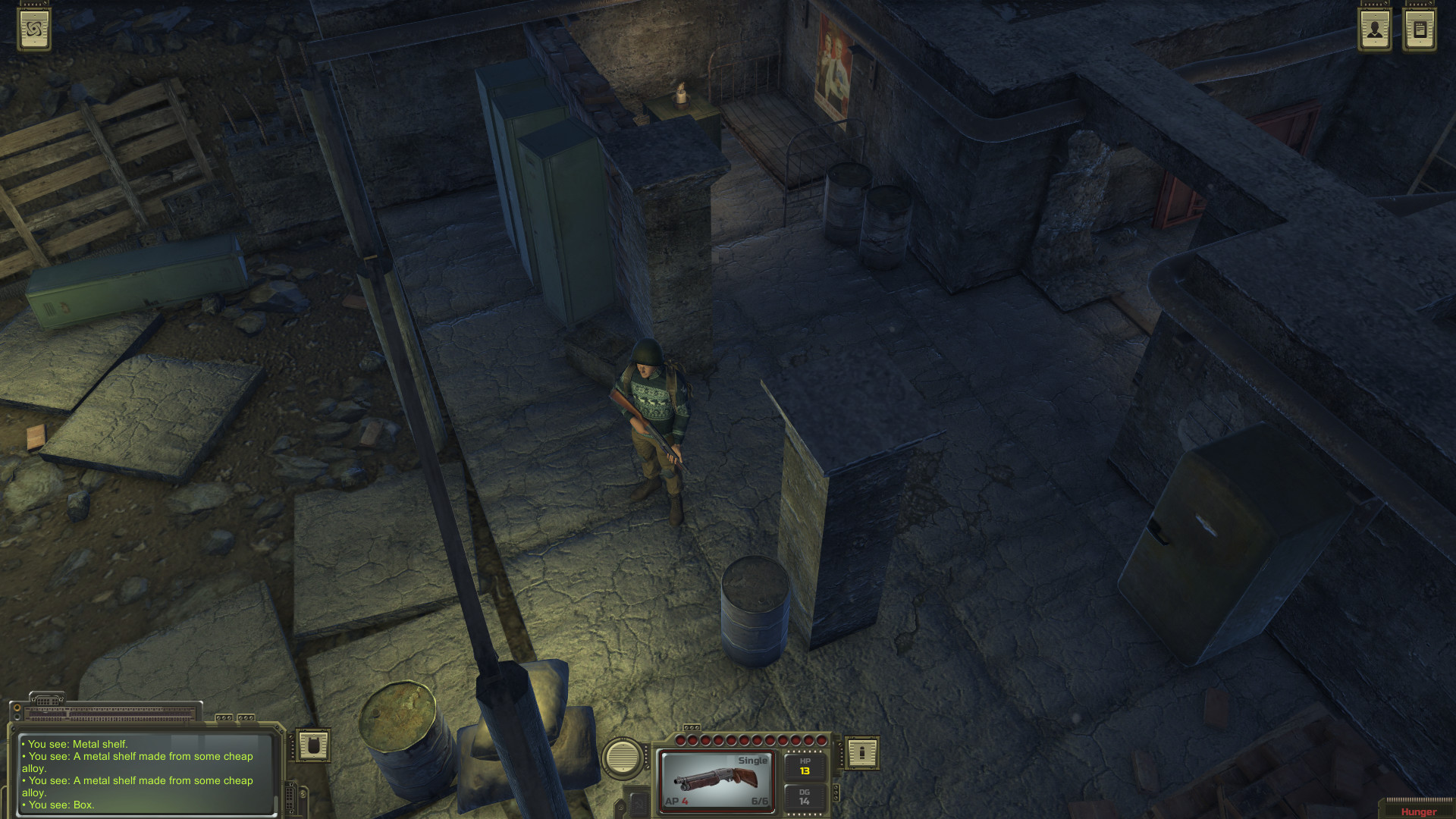The height and width of the screenshot is (819, 1456).
Task: Open the DG damage readout panel
Action: pos(805,798)
